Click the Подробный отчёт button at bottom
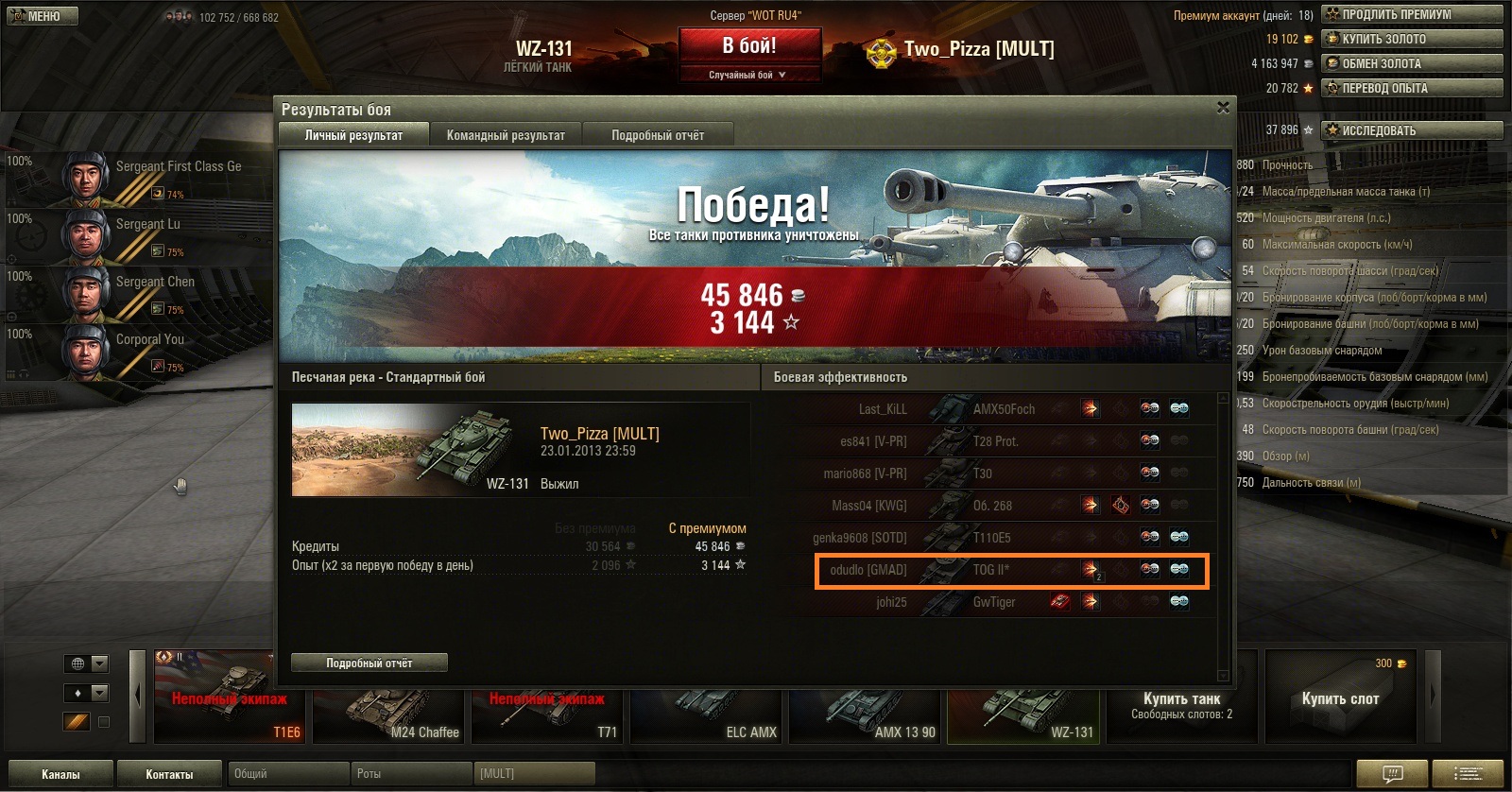This screenshot has height=792, width=1512. (x=369, y=663)
